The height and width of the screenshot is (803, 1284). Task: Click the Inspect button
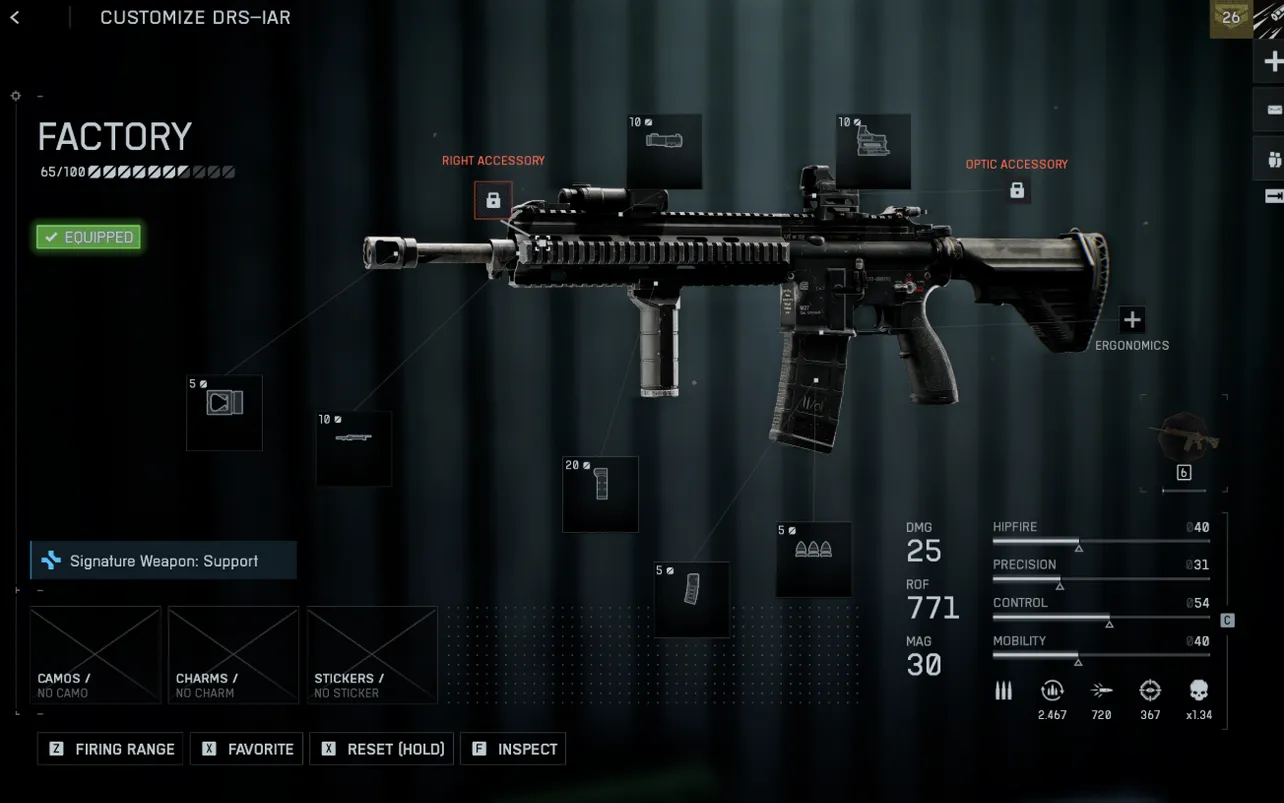(x=513, y=749)
